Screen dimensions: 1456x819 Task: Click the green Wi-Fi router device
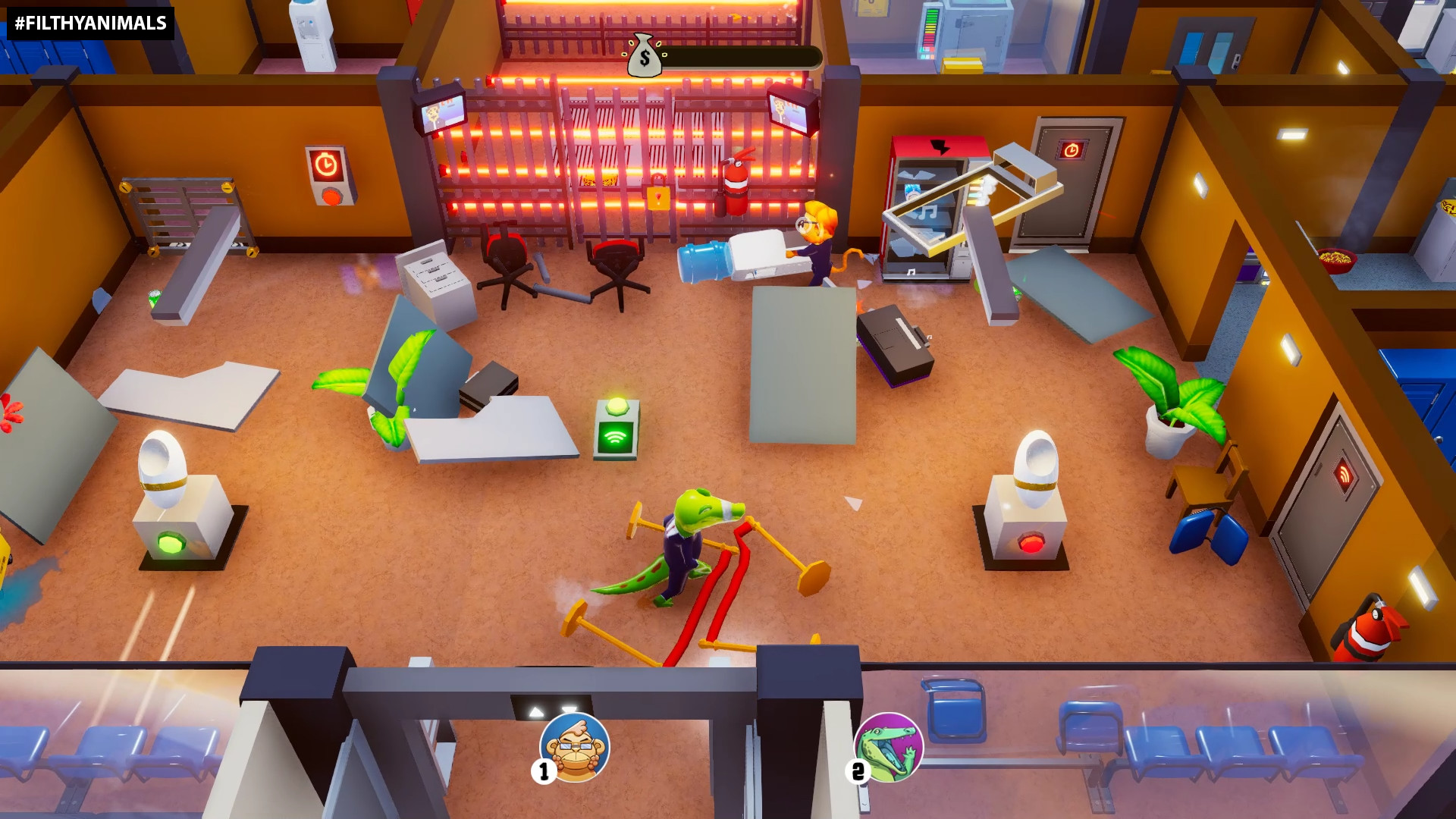[617, 429]
